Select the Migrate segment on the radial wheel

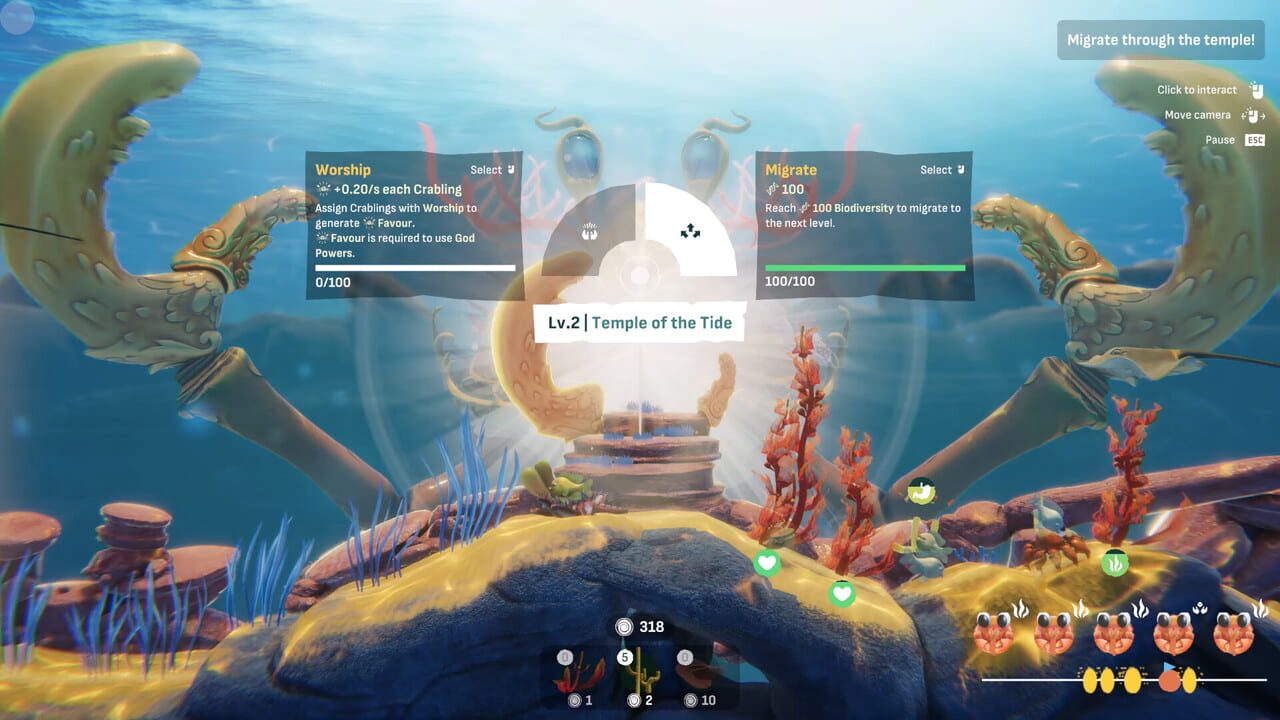click(x=691, y=231)
